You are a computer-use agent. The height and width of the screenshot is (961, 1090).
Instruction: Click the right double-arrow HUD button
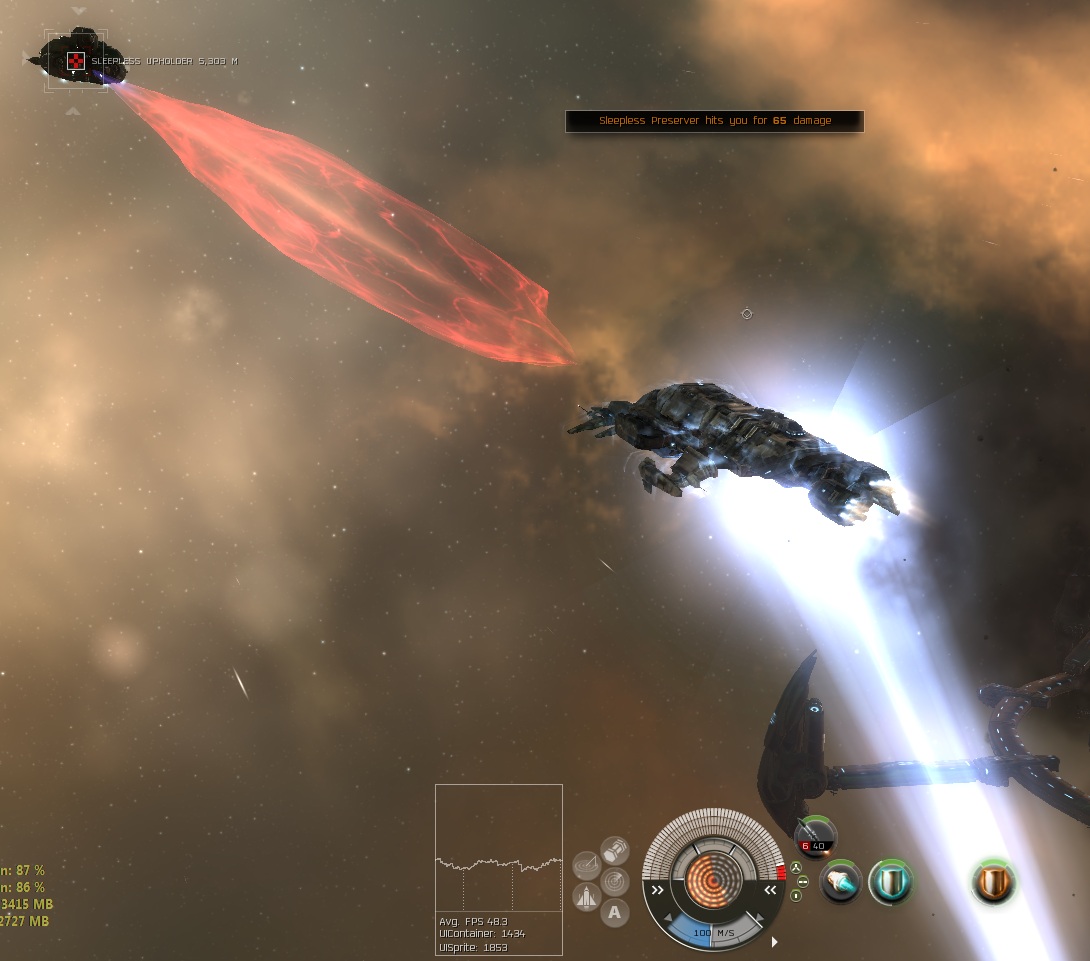(x=770, y=889)
